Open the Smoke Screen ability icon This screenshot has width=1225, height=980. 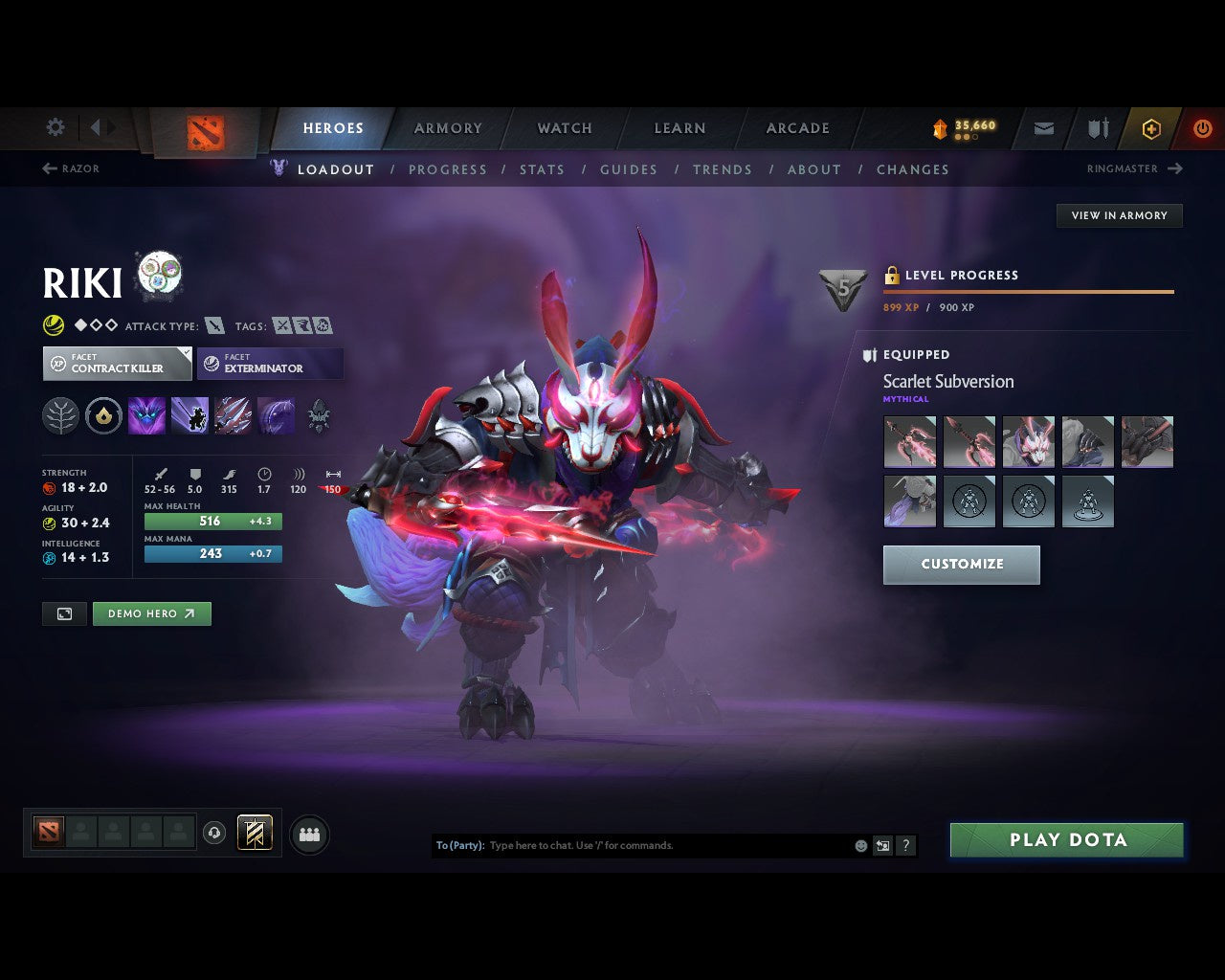146,414
